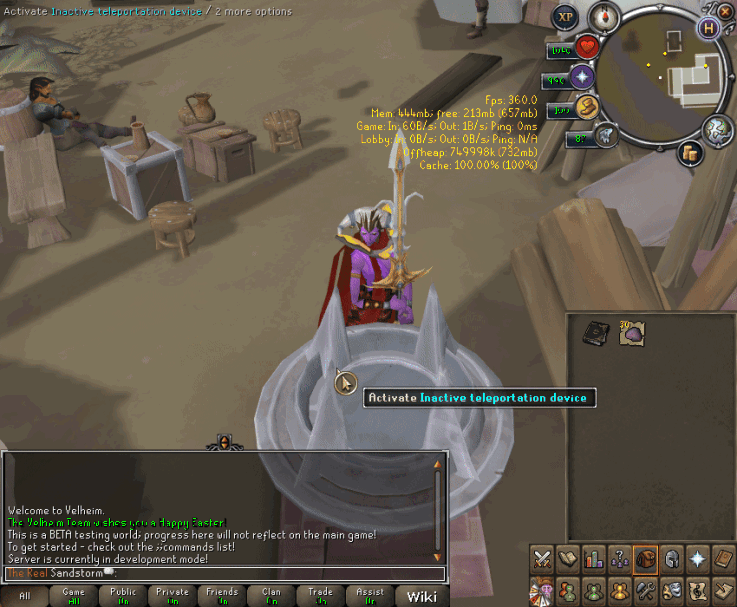Open the helmet worn equipment tab
Image resolution: width=737 pixels, height=607 pixels.
(672, 558)
